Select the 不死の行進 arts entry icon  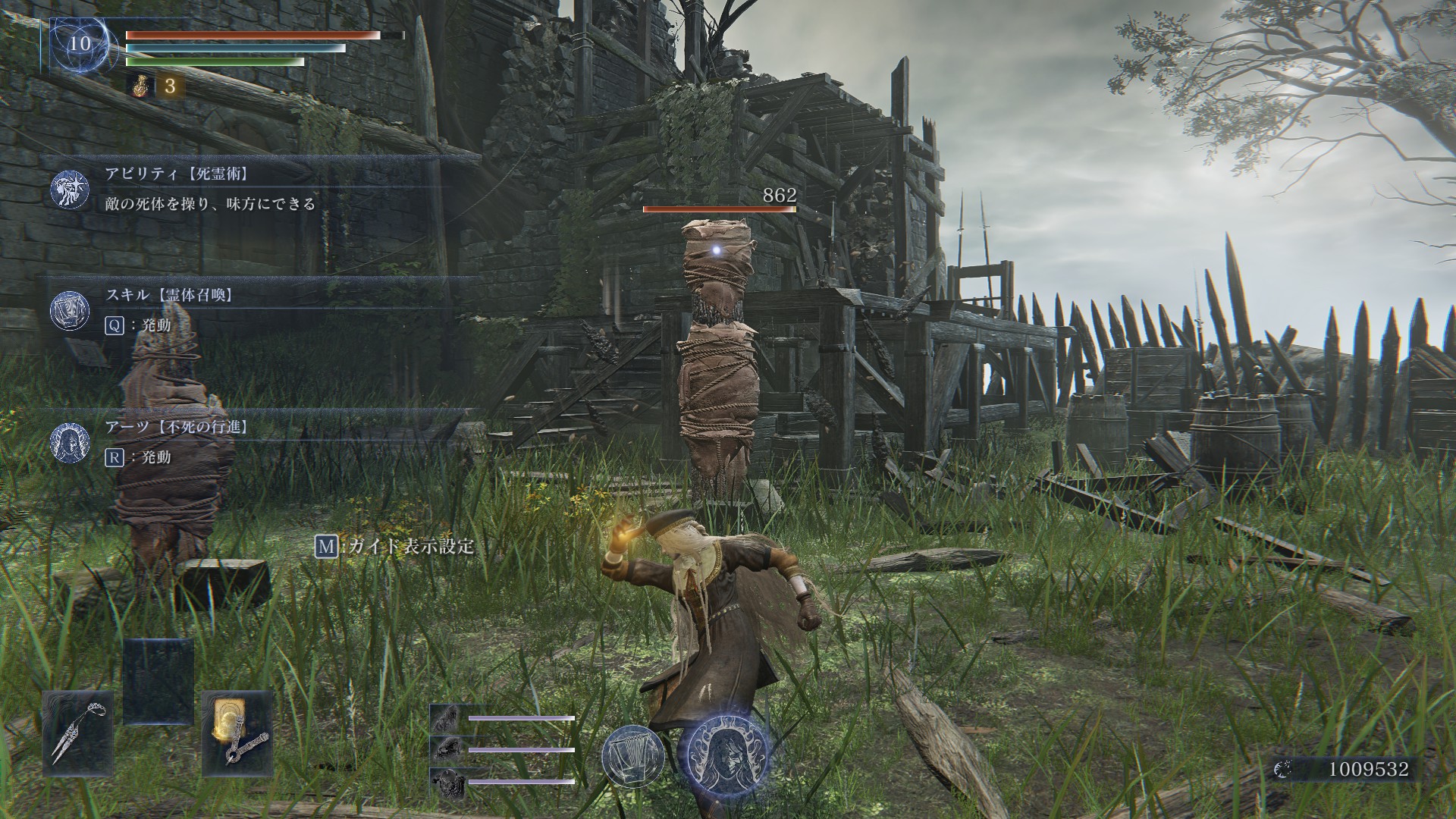(x=70, y=441)
